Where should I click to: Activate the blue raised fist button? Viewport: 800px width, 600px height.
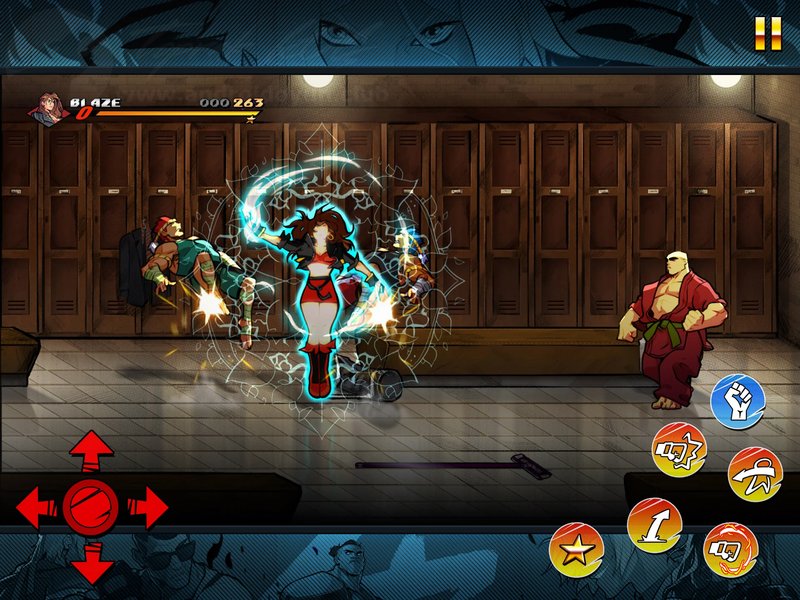point(738,401)
